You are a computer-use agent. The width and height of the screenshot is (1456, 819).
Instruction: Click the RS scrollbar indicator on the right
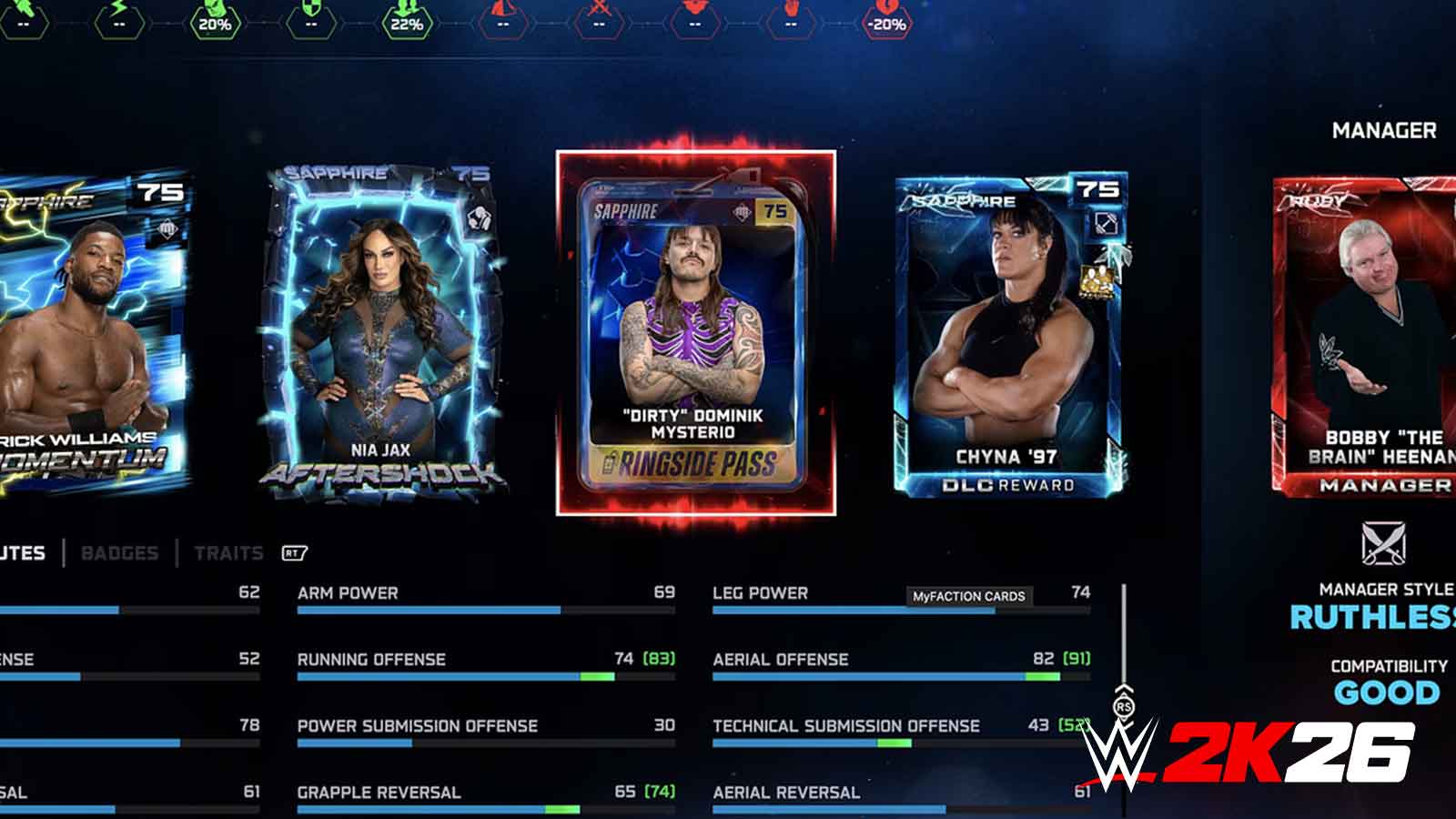click(1122, 705)
